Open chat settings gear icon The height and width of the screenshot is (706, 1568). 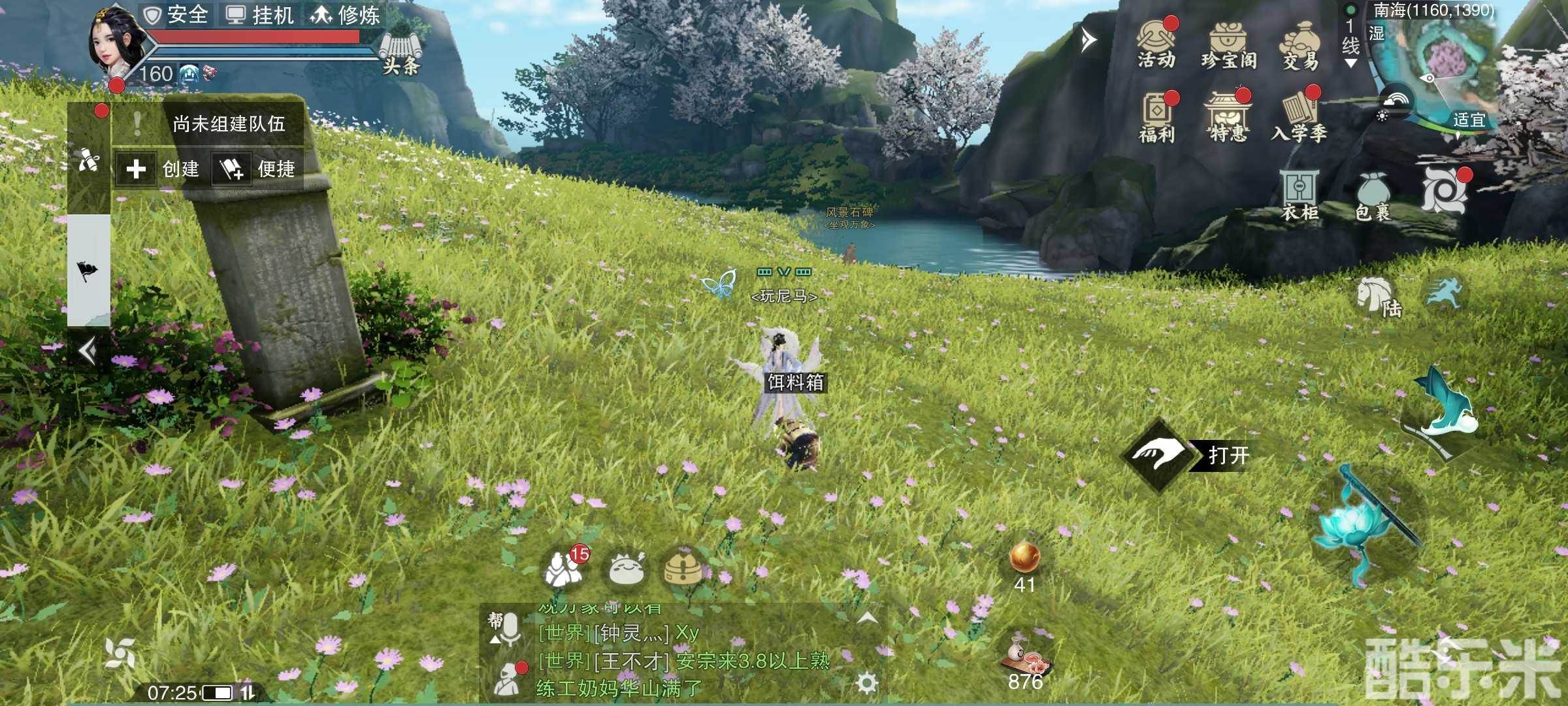click(x=867, y=683)
